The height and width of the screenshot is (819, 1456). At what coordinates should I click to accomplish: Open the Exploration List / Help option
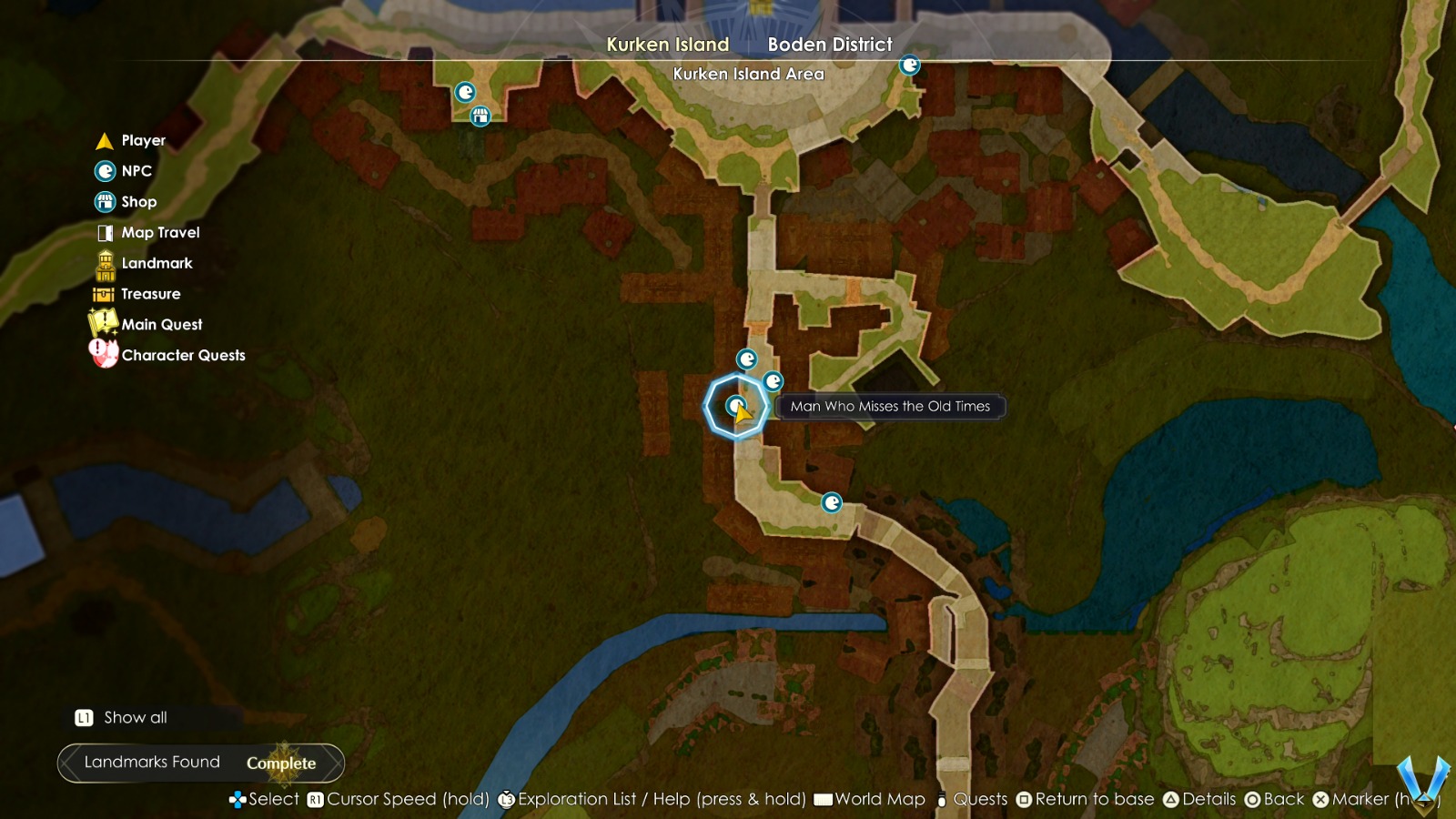(657, 799)
